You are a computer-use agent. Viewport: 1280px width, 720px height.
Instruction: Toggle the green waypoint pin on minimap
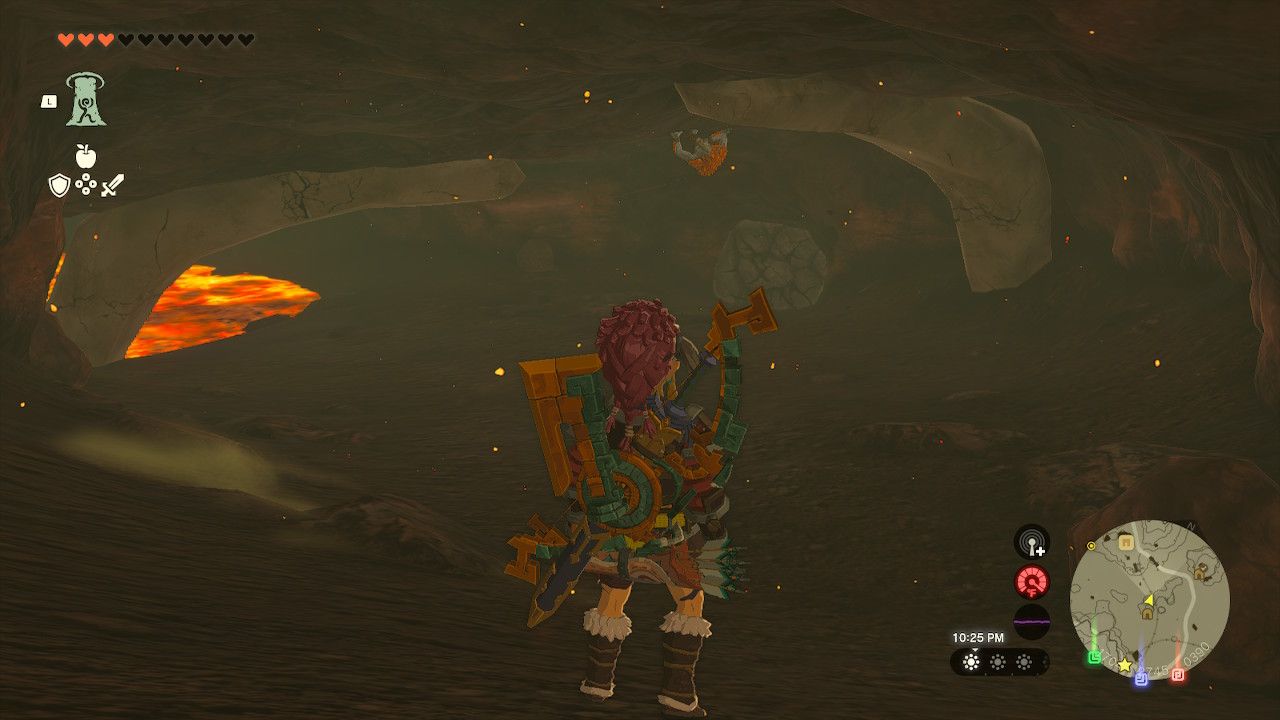coord(1094,659)
